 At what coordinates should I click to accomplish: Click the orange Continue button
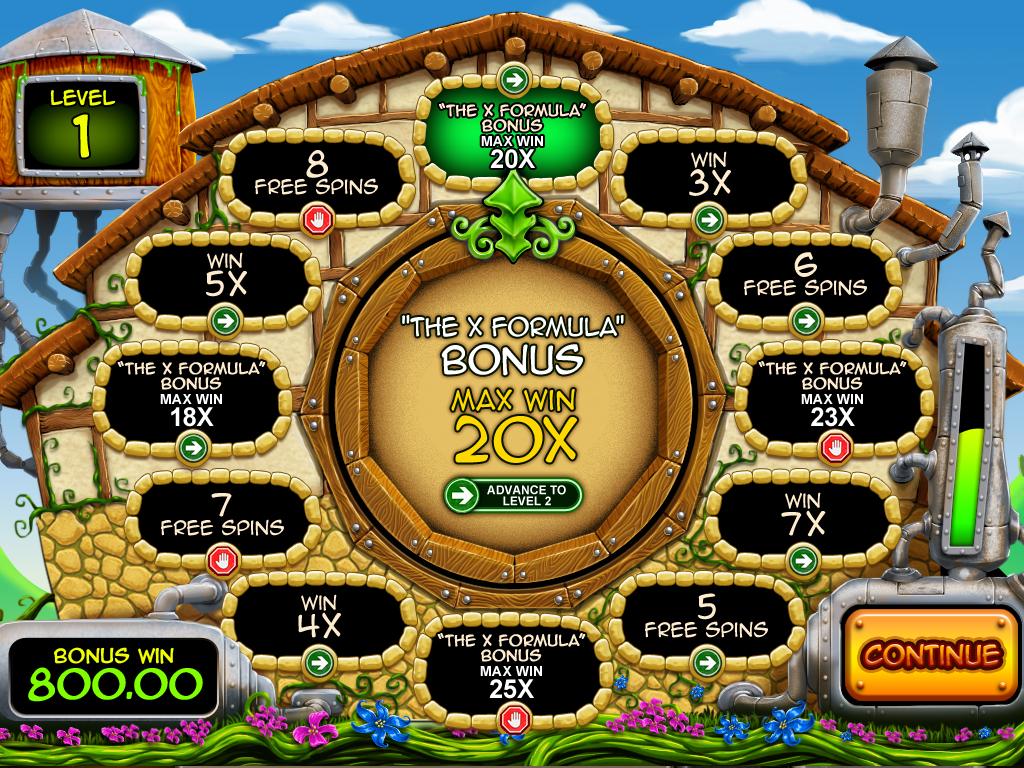click(x=931, y=654)
